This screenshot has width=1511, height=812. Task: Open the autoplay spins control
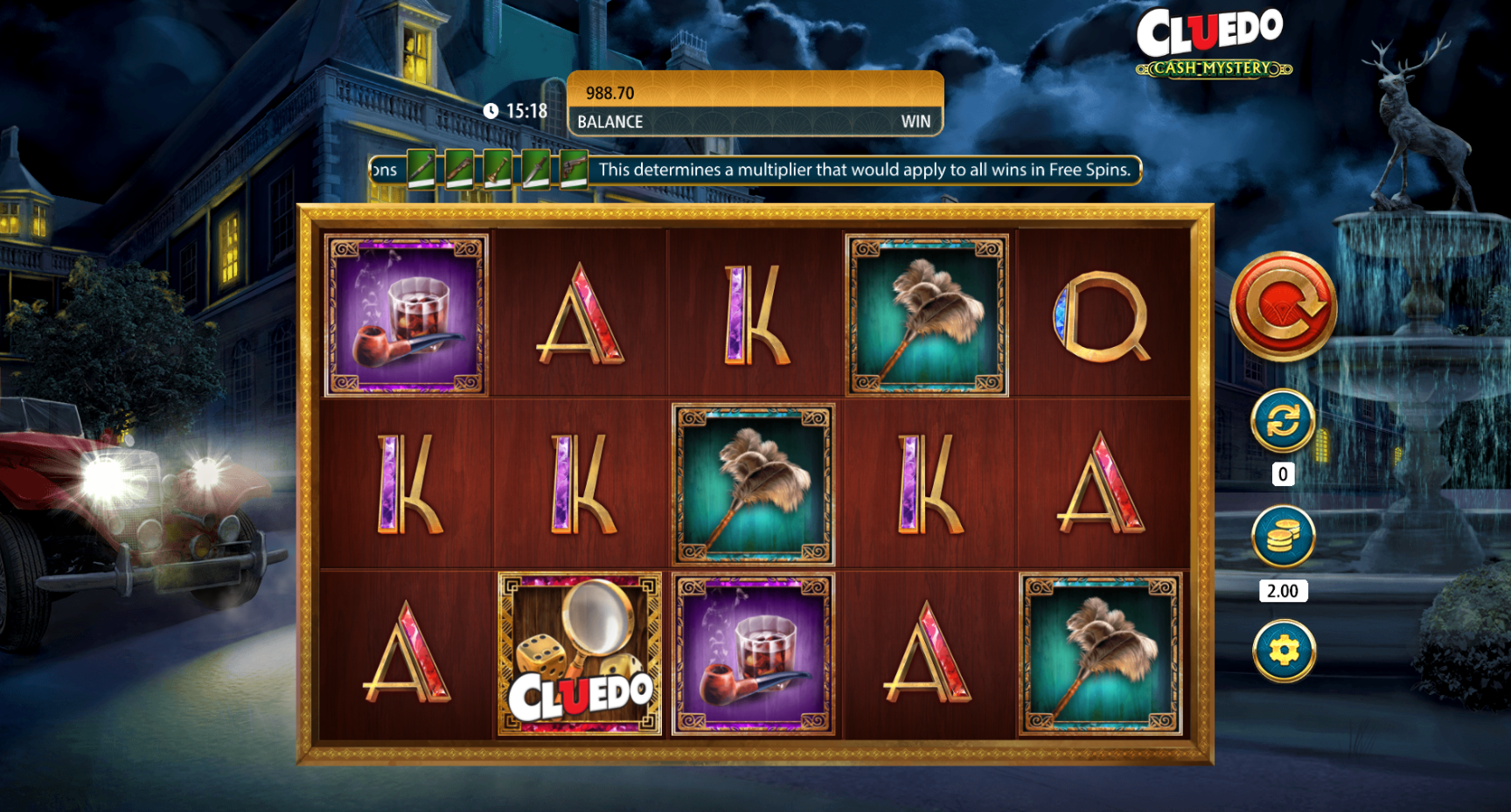point(1283,421)
